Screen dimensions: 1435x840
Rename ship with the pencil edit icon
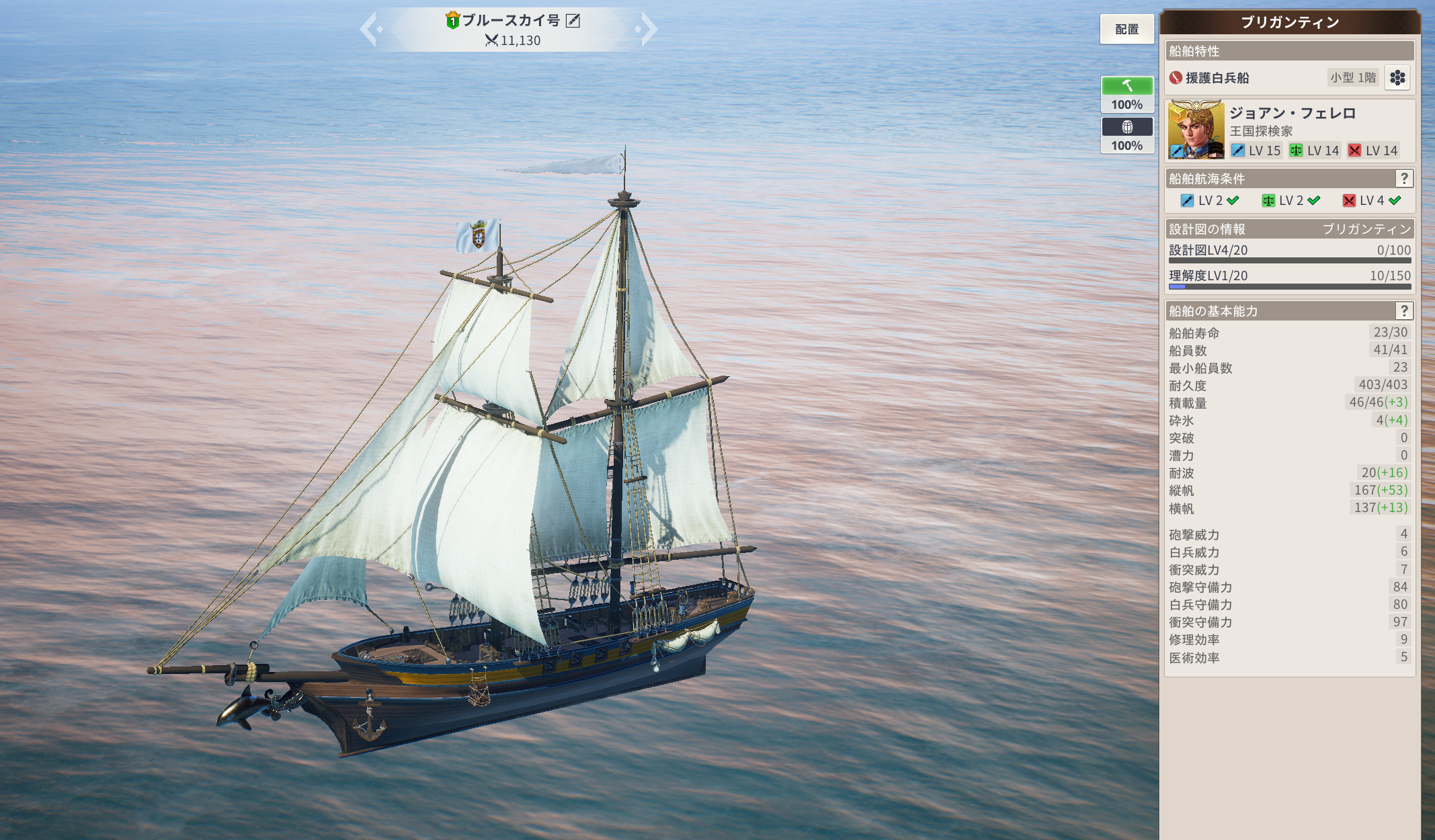coord(573,21)
